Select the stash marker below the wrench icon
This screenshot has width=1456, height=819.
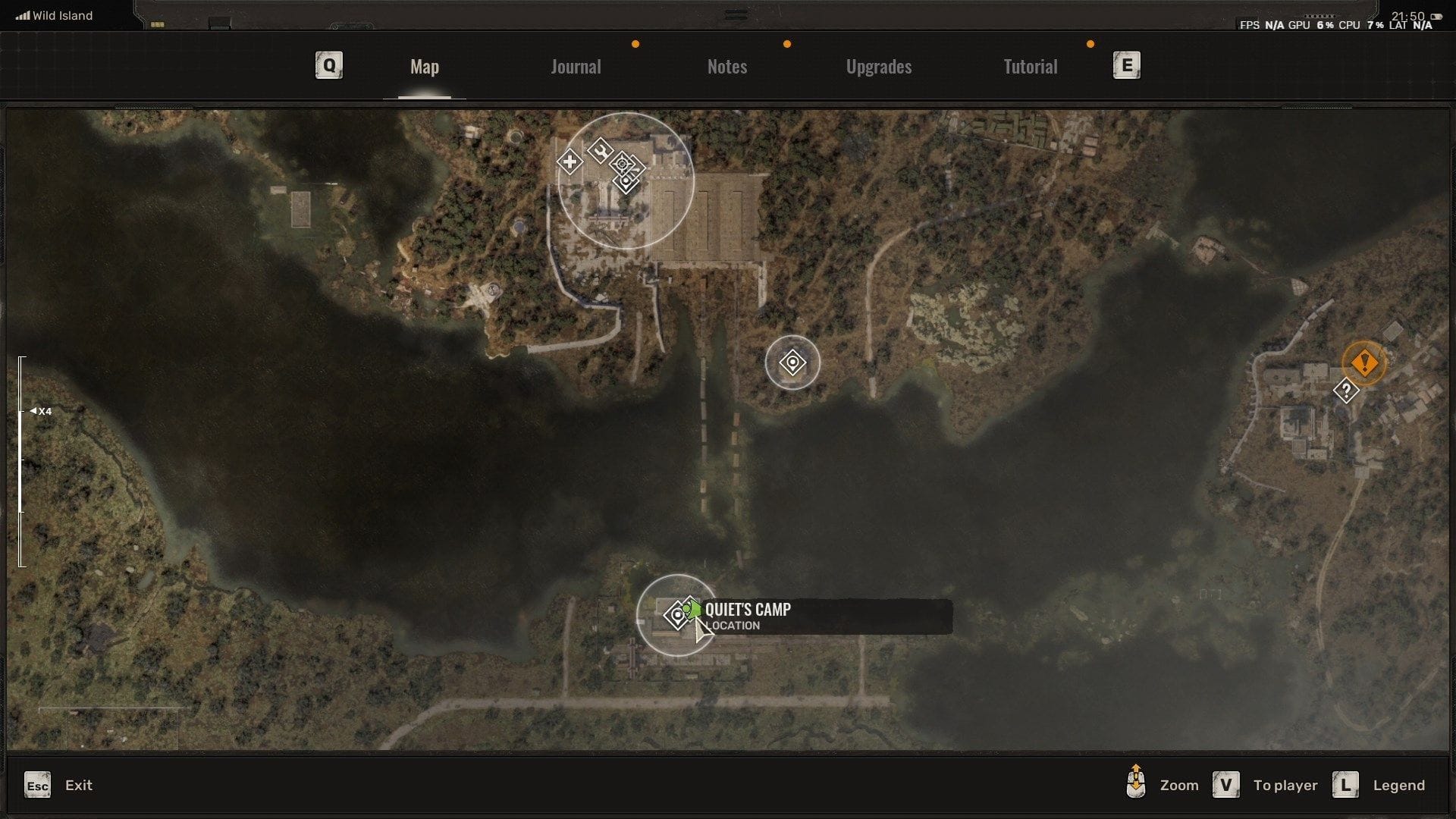(626, 182)
